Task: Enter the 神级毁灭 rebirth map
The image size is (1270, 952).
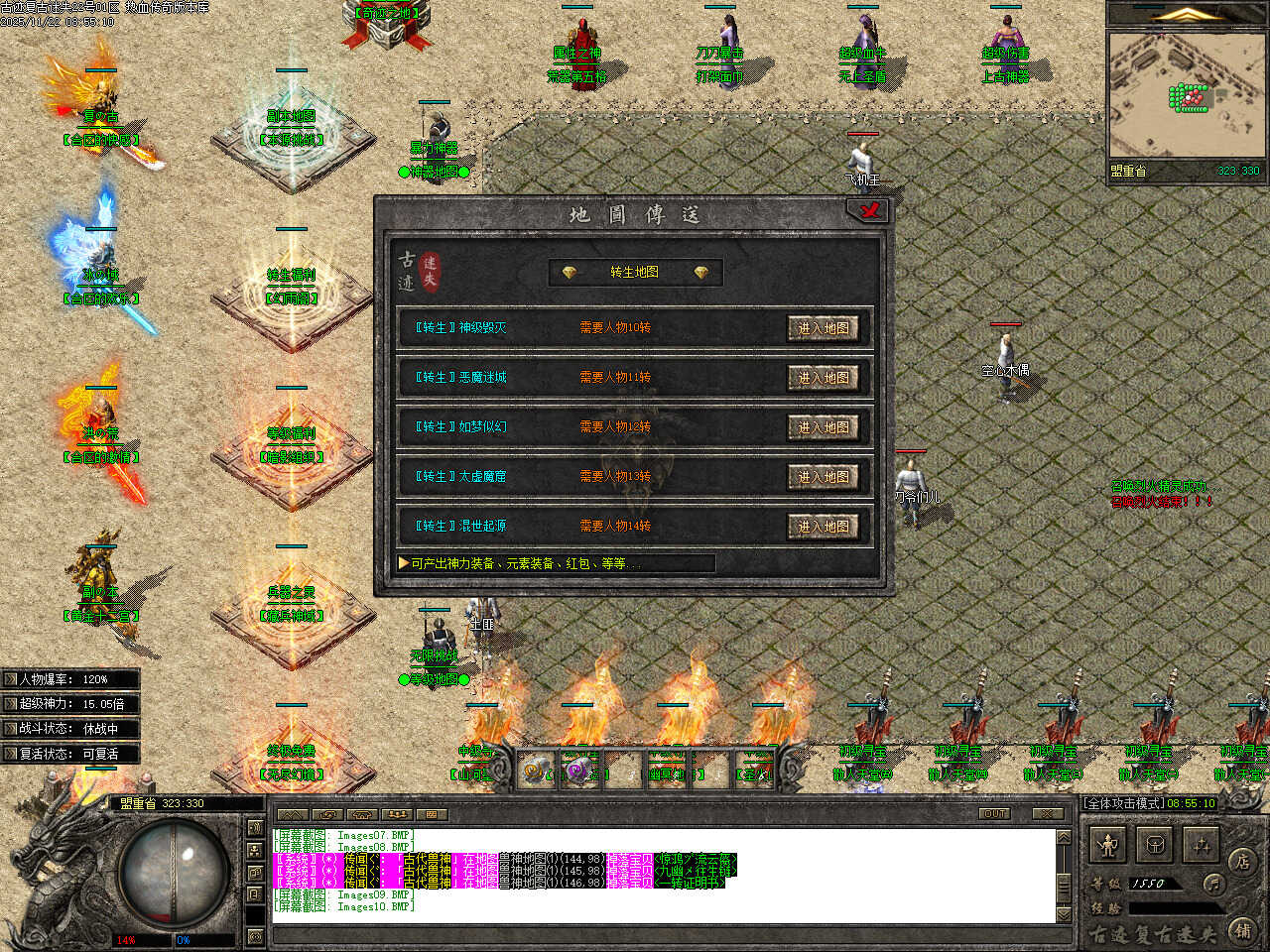Action: tap(823, 328)
